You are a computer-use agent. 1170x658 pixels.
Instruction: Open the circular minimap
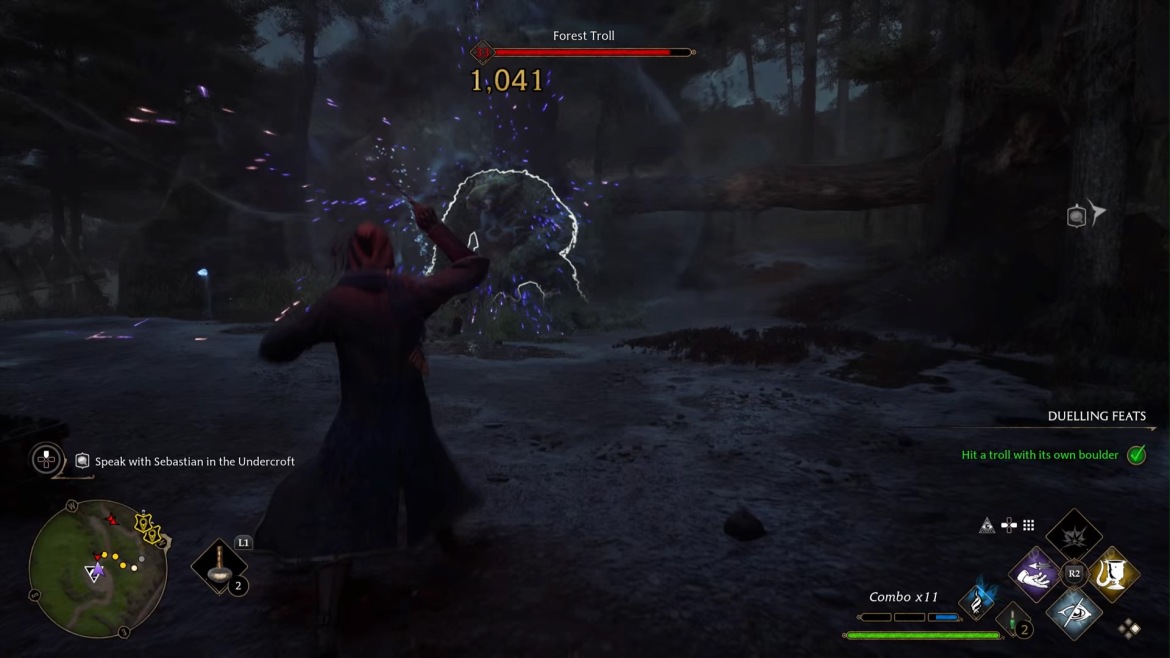click(x=98, y=568)
